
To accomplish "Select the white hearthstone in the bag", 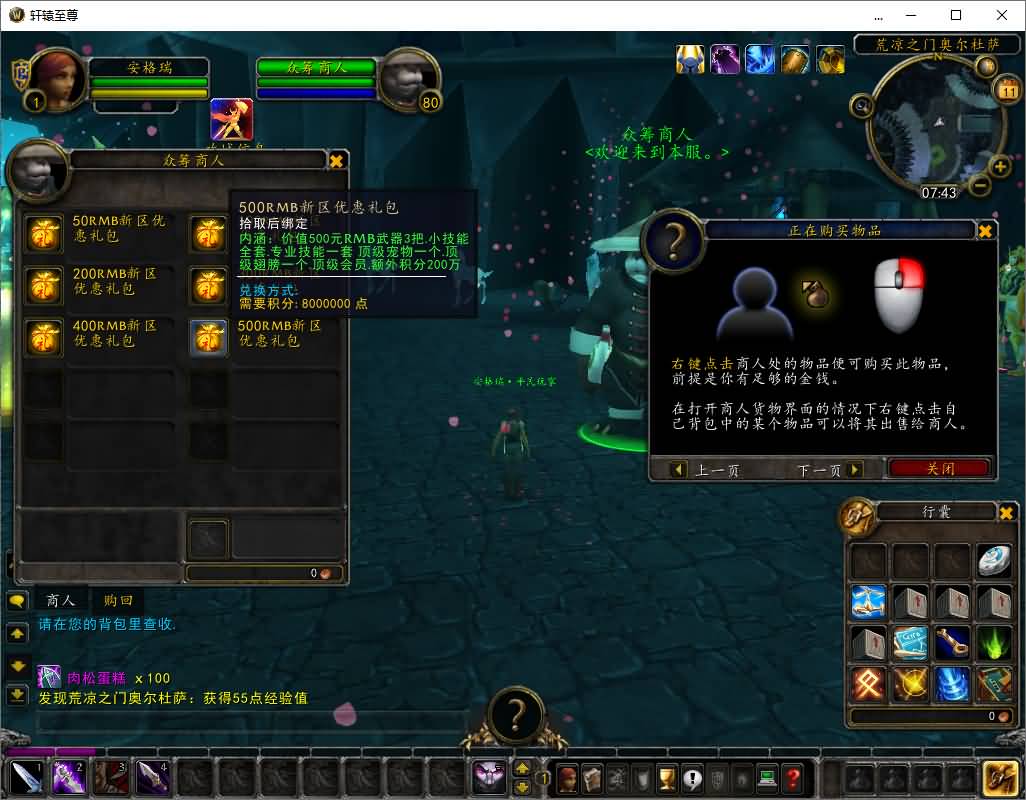I will point(994,561).
